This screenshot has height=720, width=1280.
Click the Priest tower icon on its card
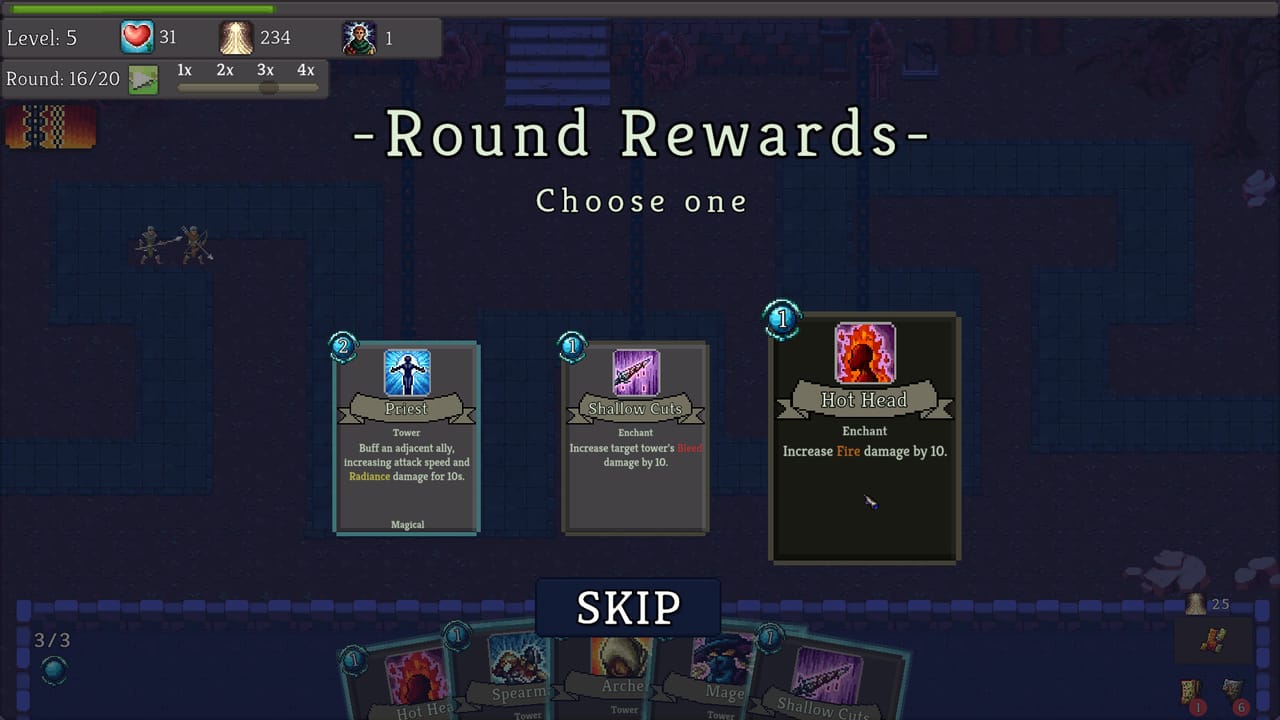406,372
